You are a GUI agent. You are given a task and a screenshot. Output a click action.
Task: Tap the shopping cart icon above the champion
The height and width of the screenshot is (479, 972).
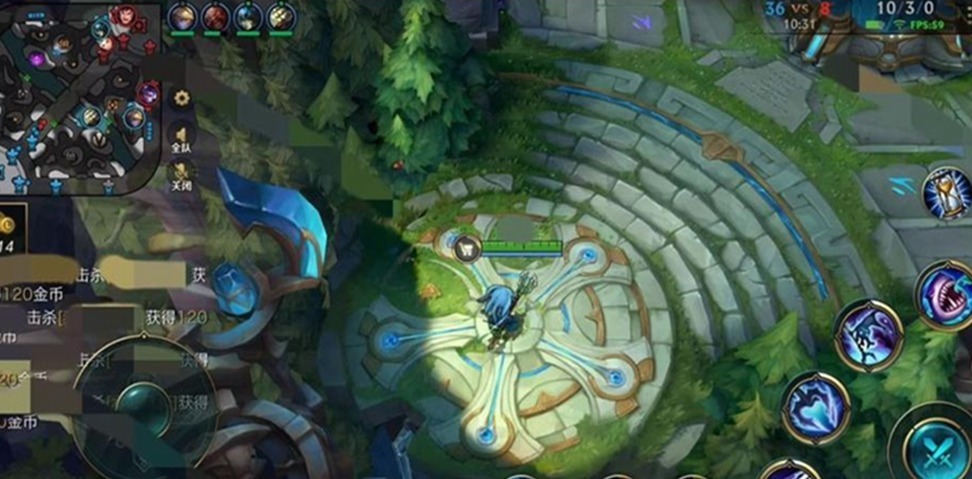click(x=467, y=248)
